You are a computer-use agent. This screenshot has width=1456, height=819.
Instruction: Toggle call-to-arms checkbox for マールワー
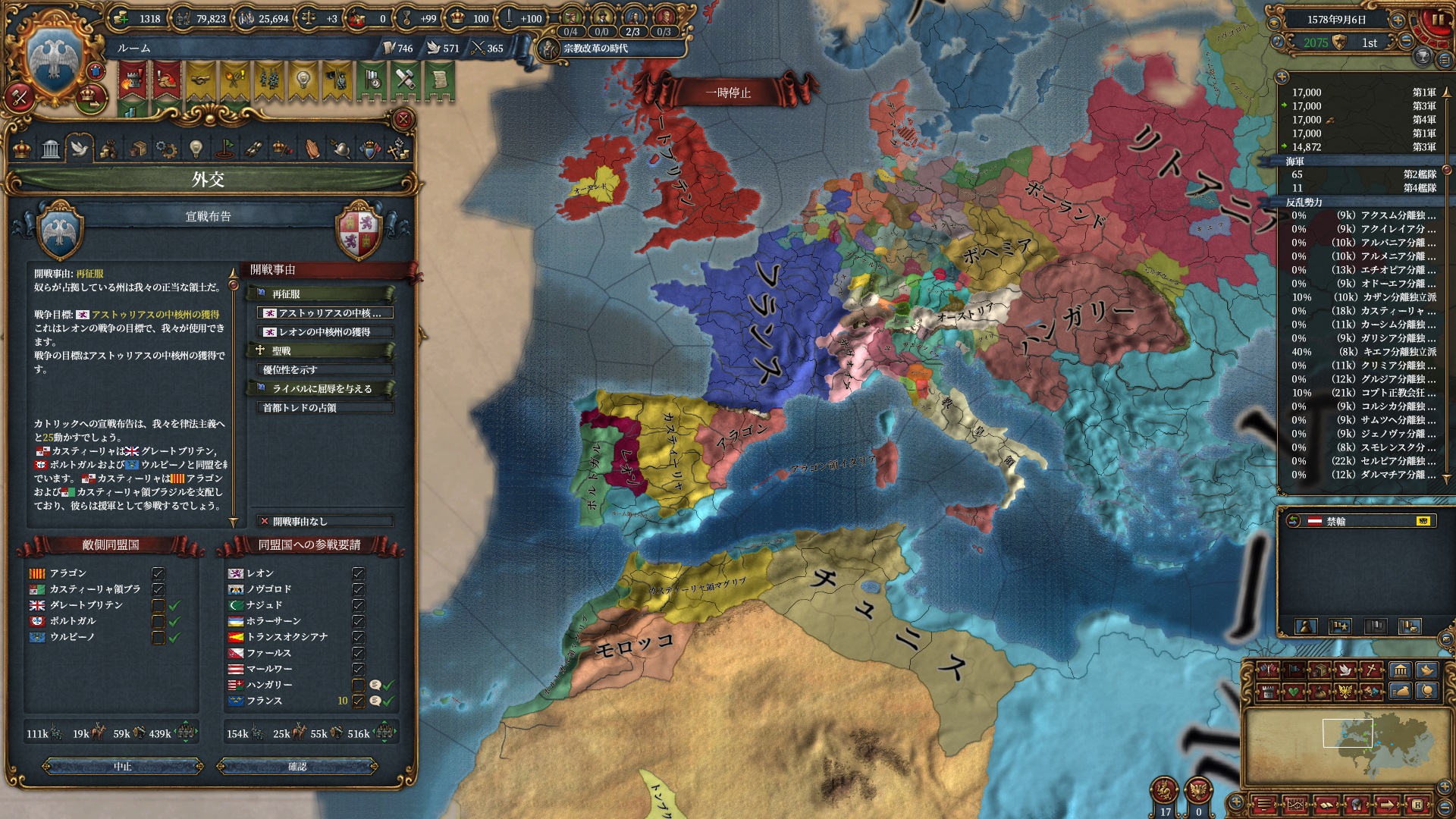click(359, 669)
